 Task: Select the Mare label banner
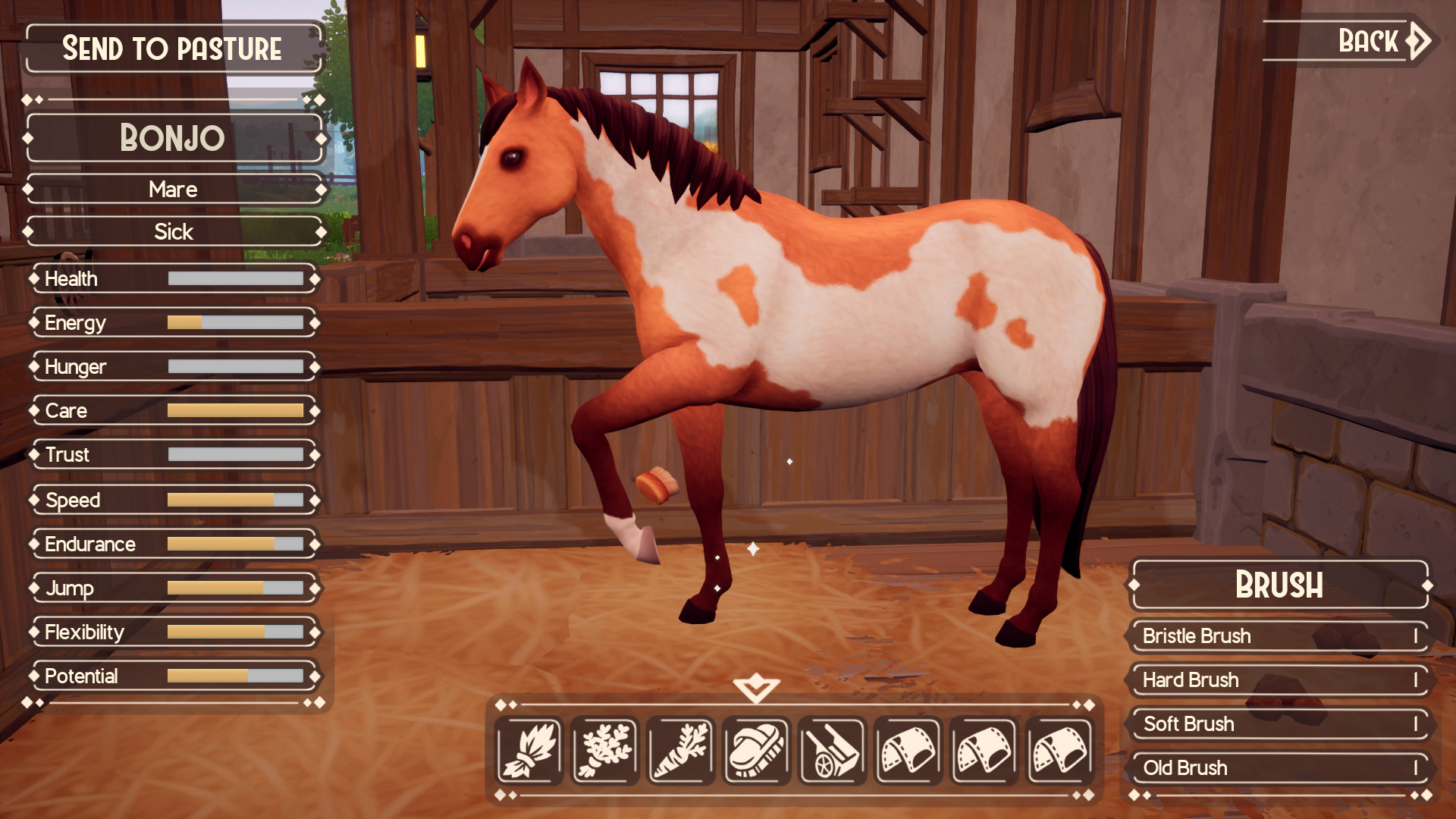[x=174, y=189]
